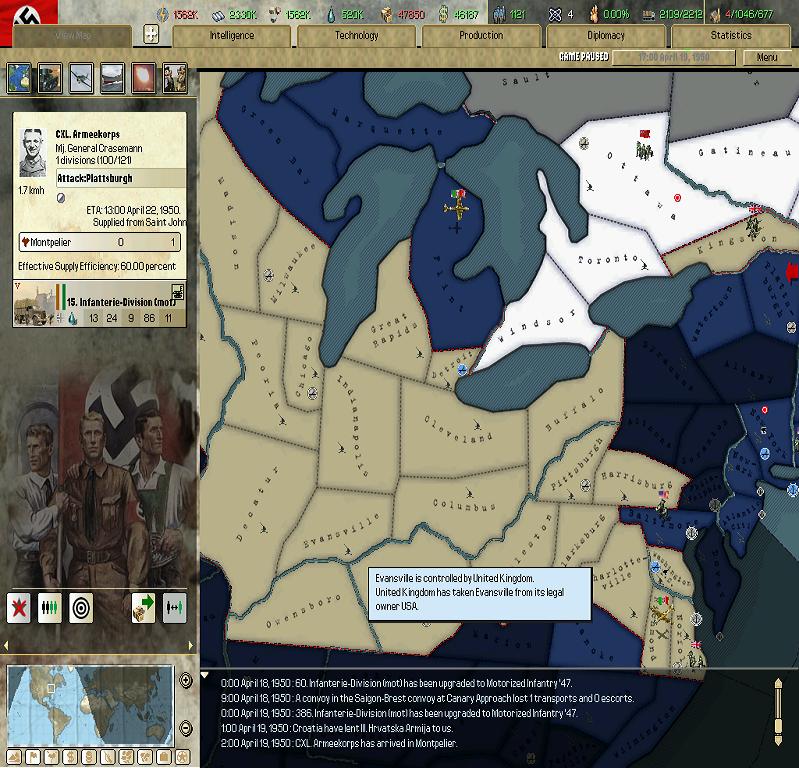Select the warship naval units icon

point(112,77)
